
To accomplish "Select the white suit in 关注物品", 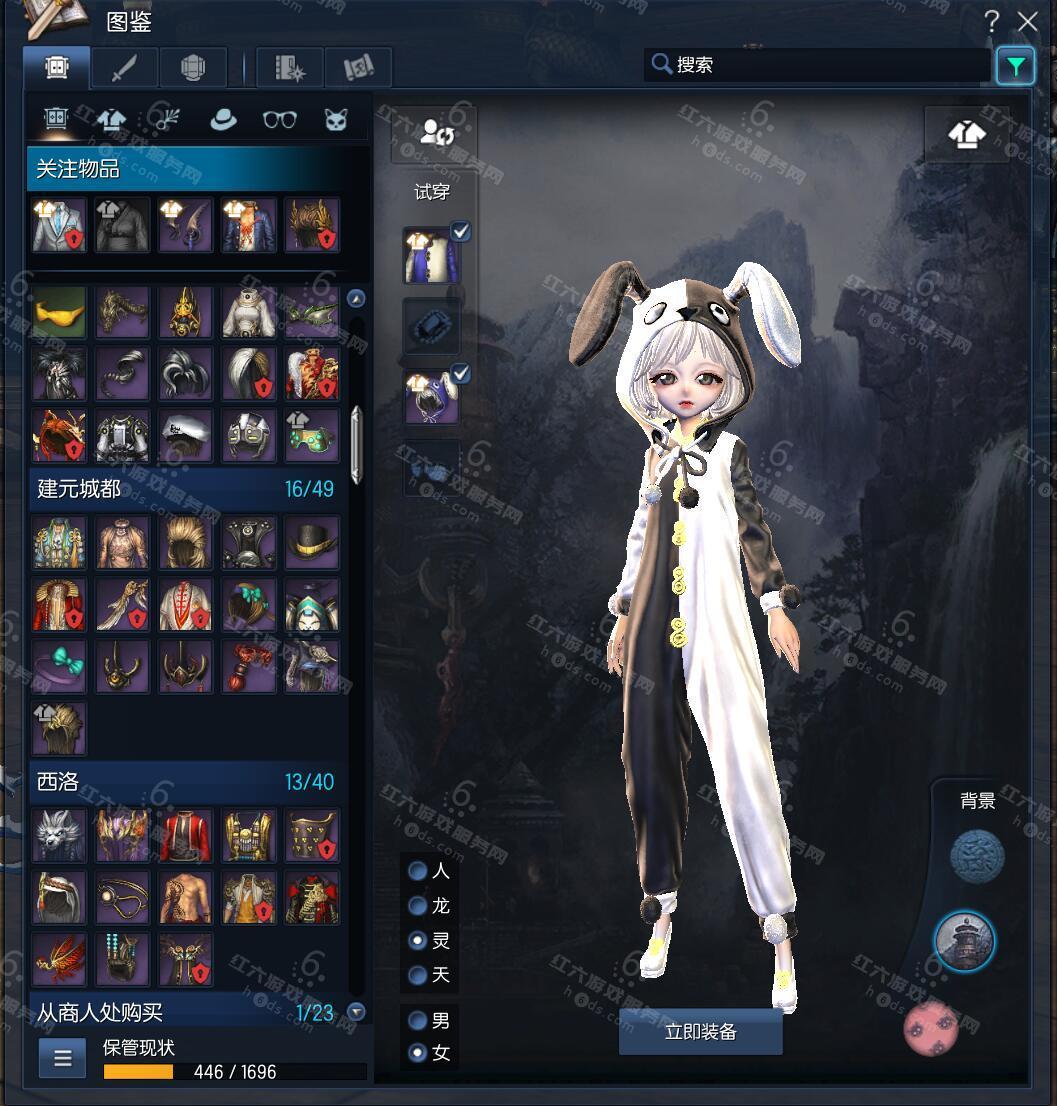I will coord(59,224).
